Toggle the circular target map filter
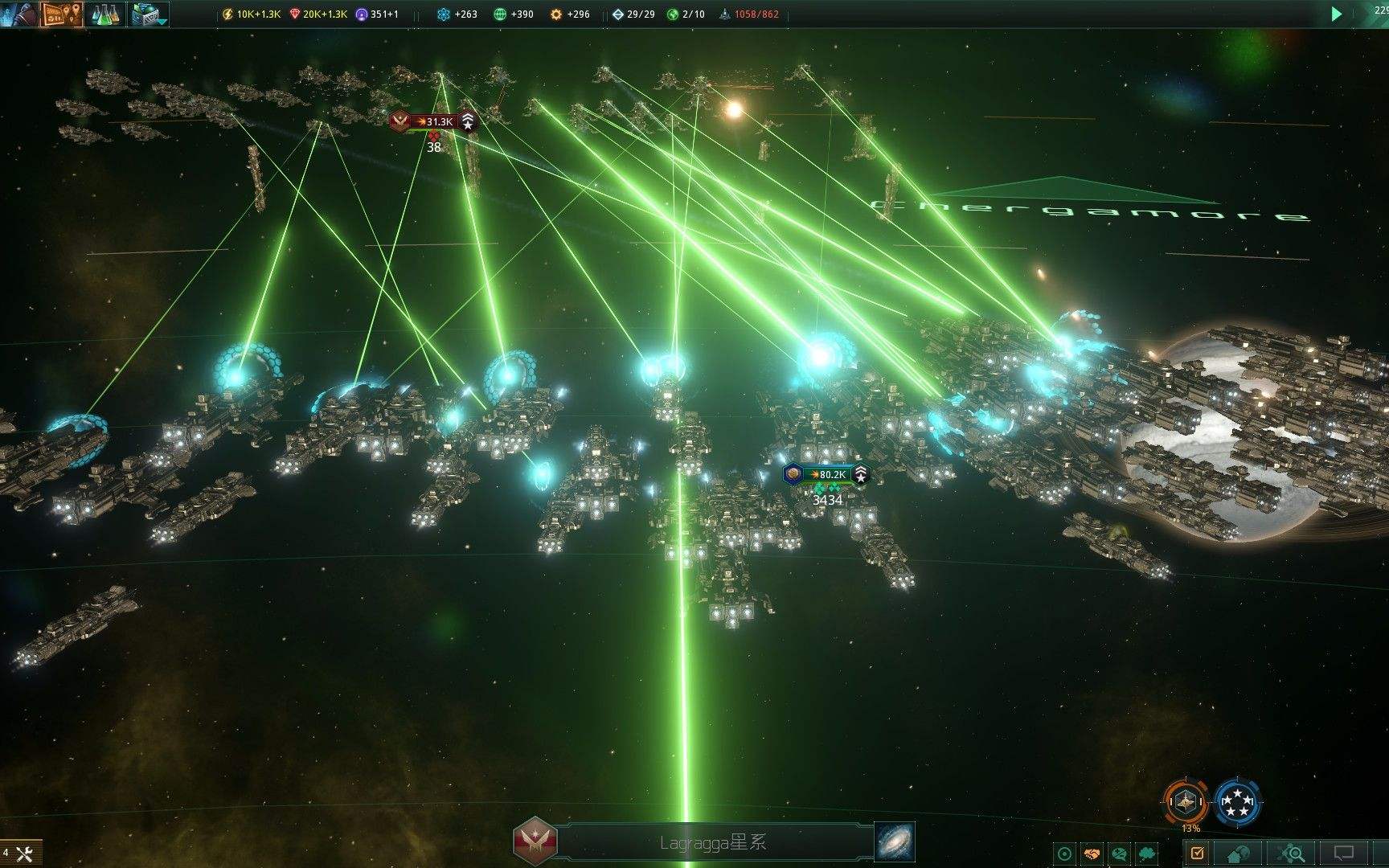Screen dimensions: 1389x868 tap(1065, 854)
